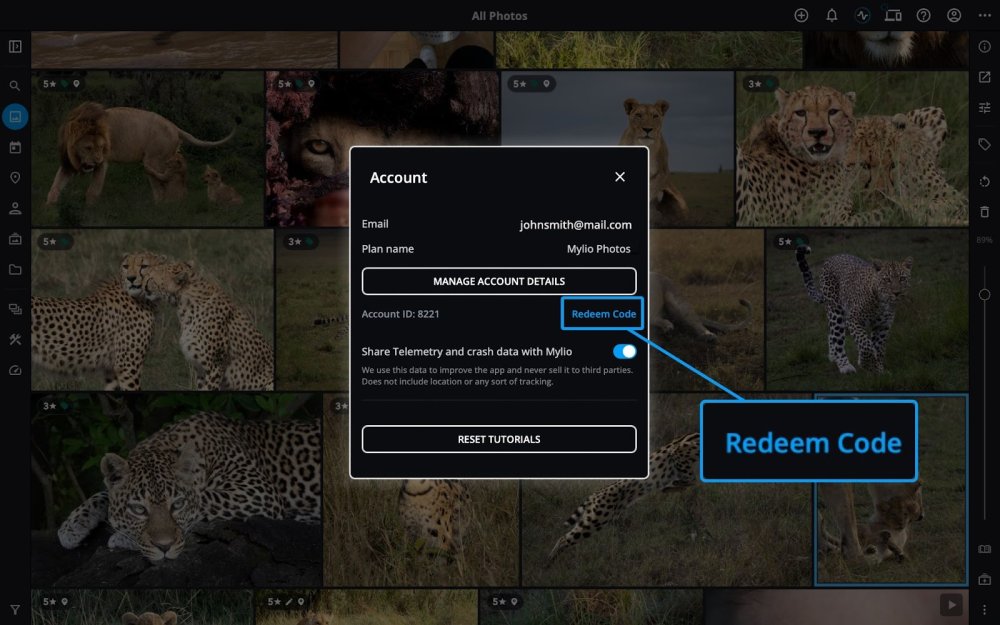Screen dimensions: 1000x625
Task: Open the three-dot more menu
Action: coord(985,15)
